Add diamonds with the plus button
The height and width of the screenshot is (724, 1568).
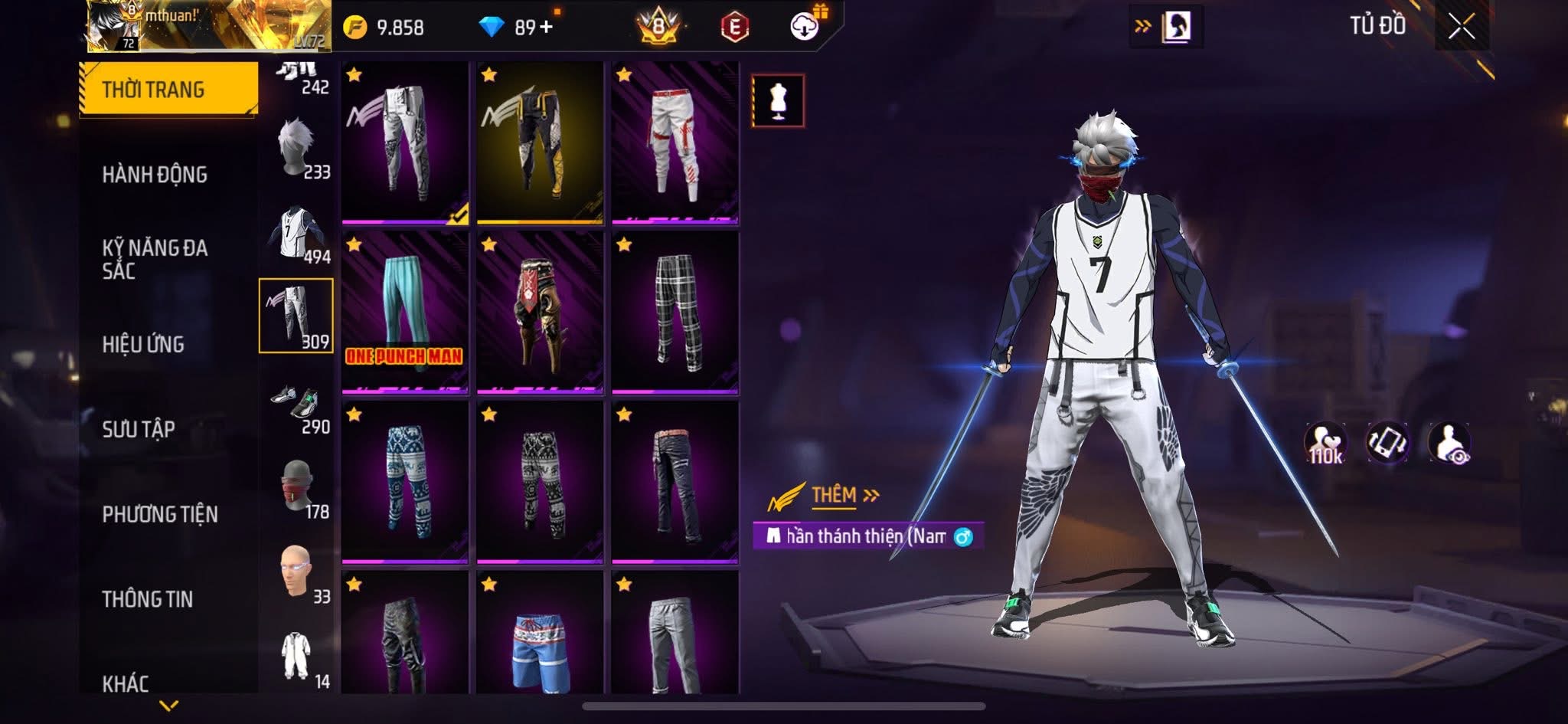tap(546, 28)
